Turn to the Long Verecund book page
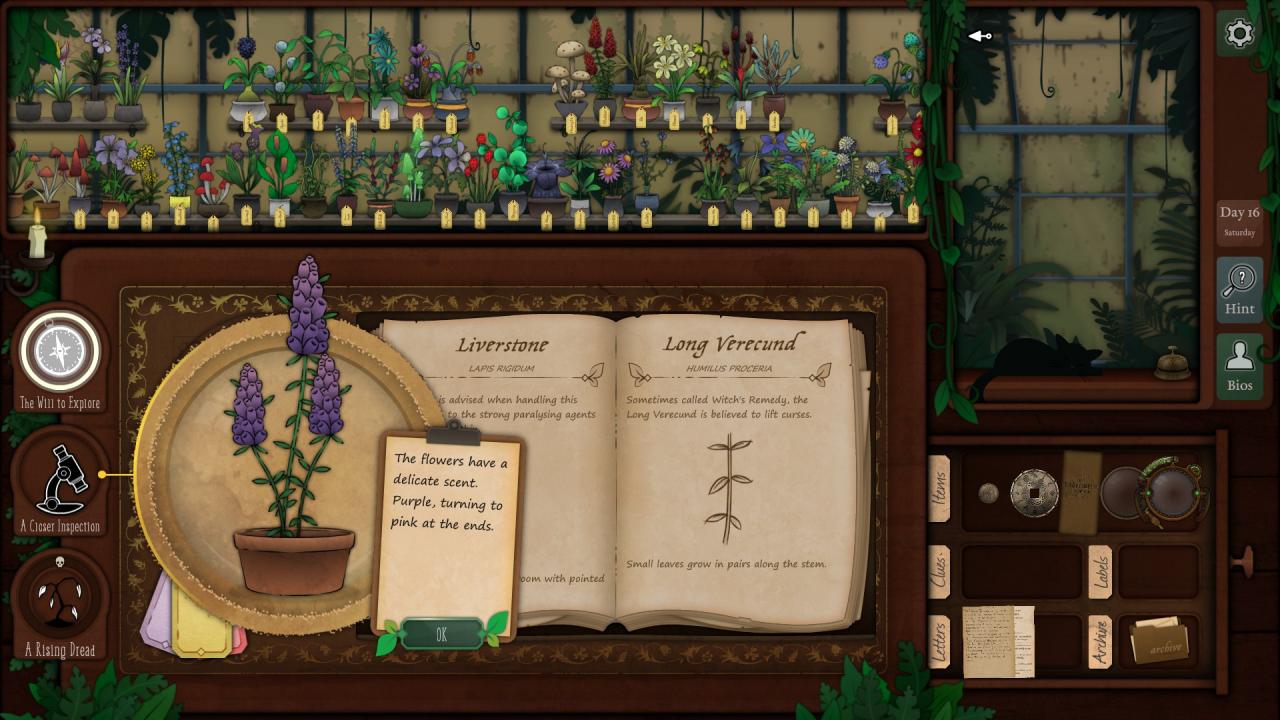The height and width of the screenshot is (720, 1280). [x=732, y=470]
